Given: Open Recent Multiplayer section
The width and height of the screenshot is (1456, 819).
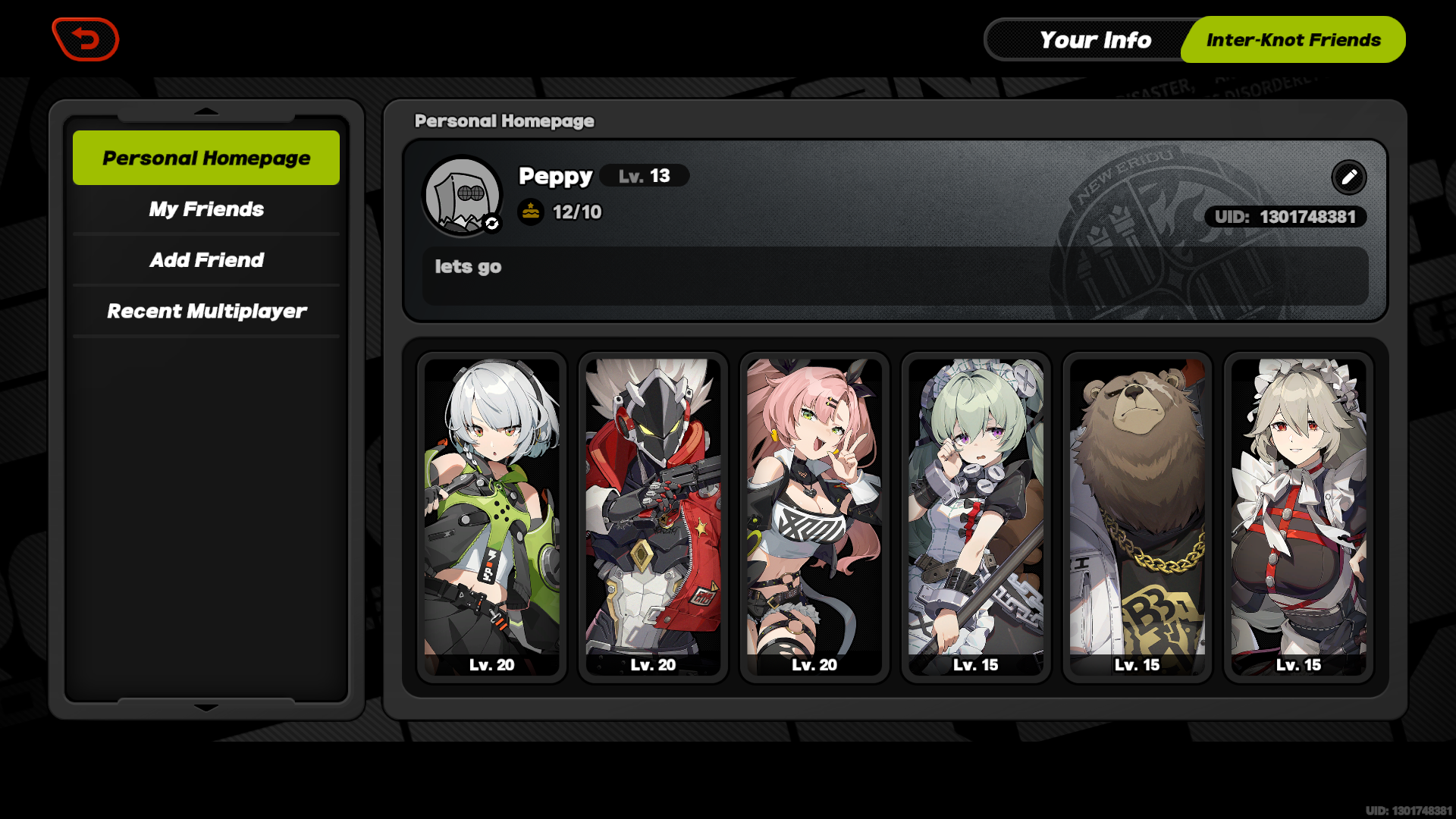Looking at the screenshot, I should click(x=206, y=311).
